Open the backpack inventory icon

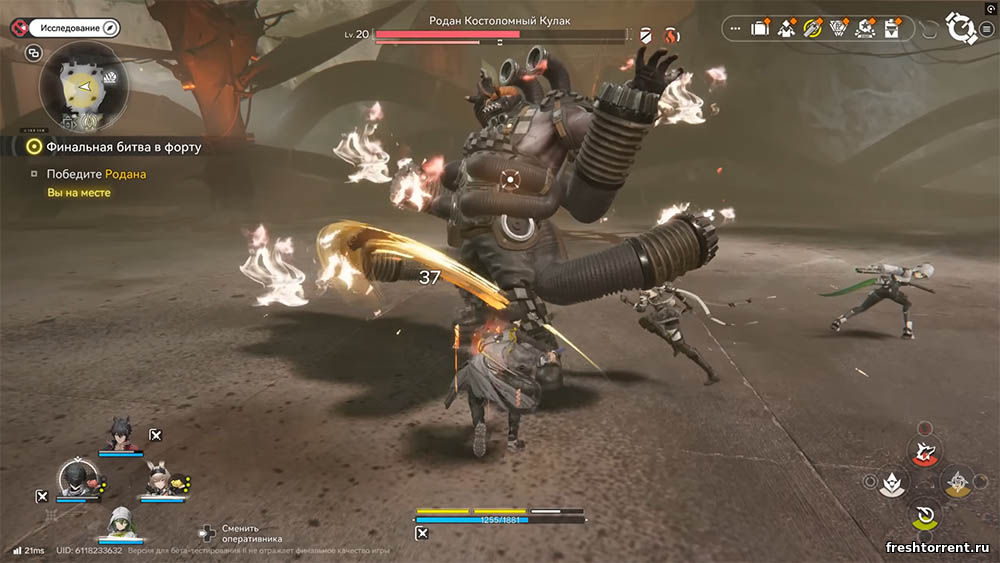click(x=760, y=29)
